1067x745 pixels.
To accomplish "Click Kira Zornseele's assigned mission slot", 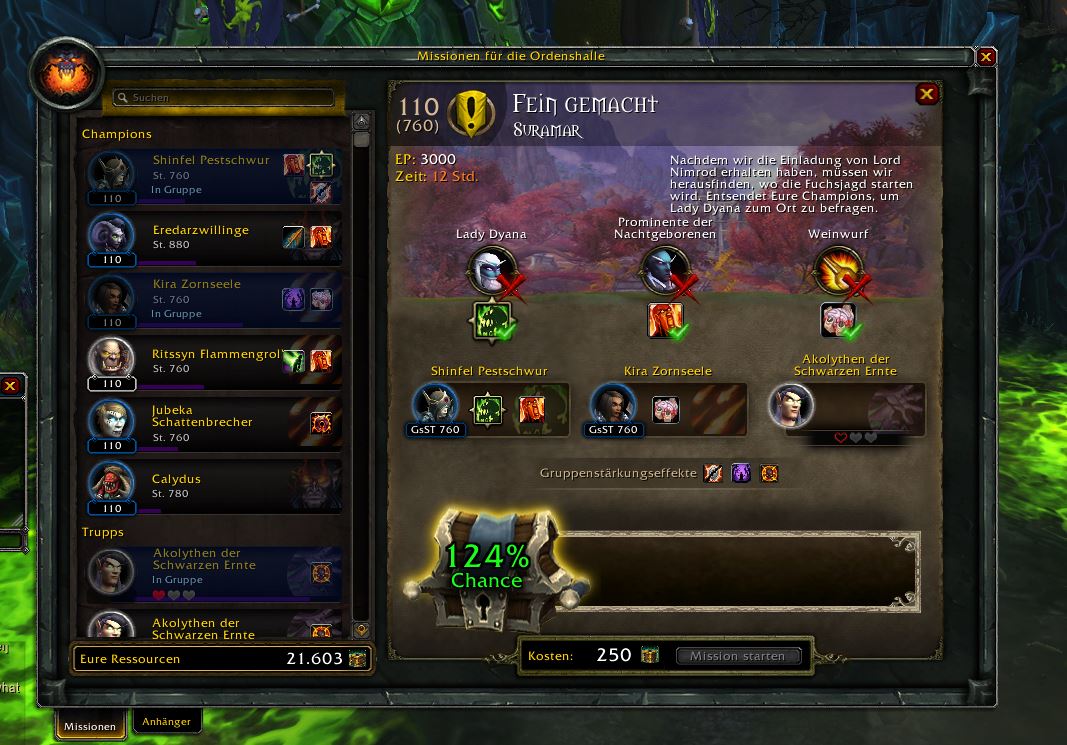I will point(614,406).
